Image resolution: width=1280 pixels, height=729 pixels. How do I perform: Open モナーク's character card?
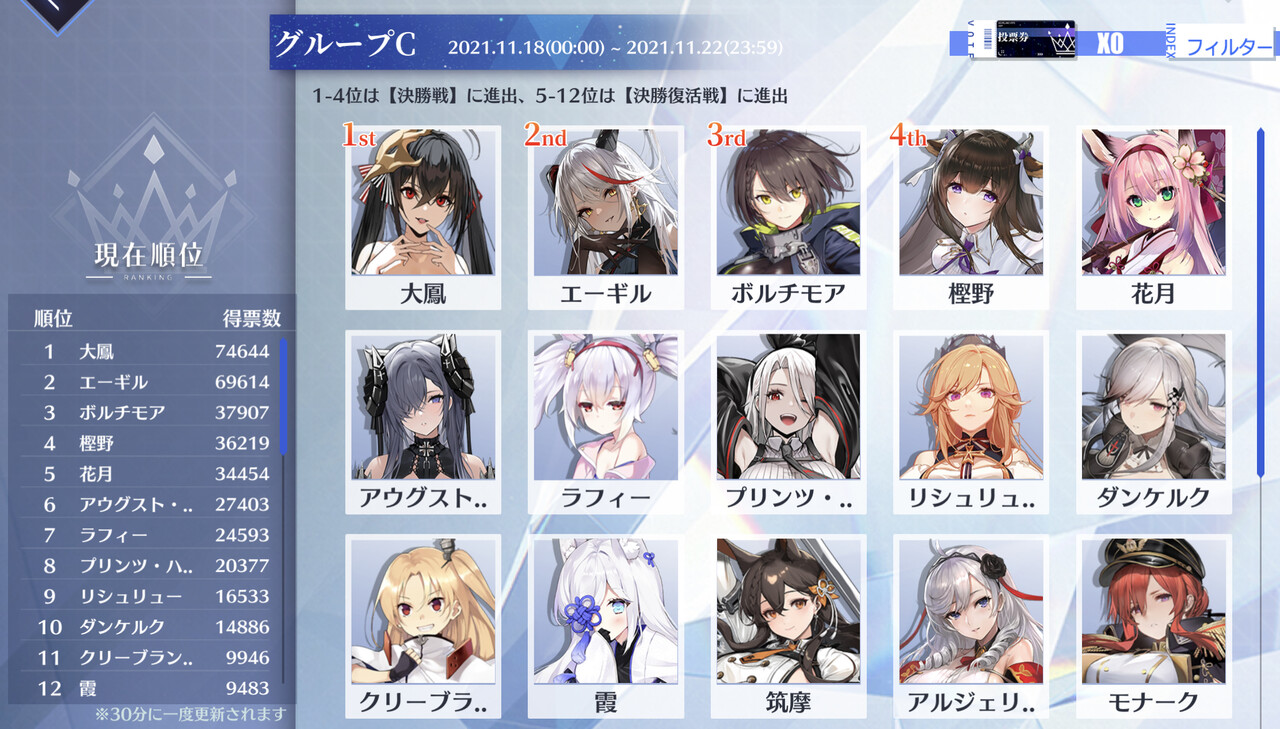click(x=1153, y=614)
